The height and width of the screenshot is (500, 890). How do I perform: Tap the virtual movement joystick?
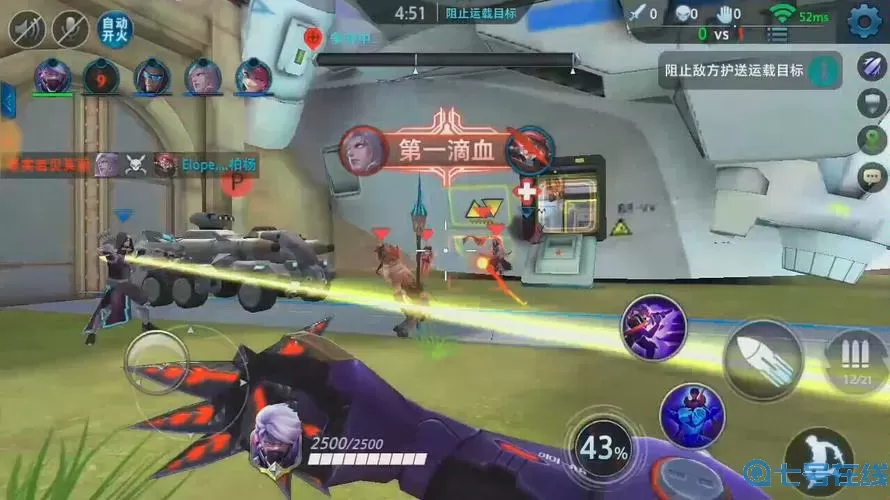[156, 362]
